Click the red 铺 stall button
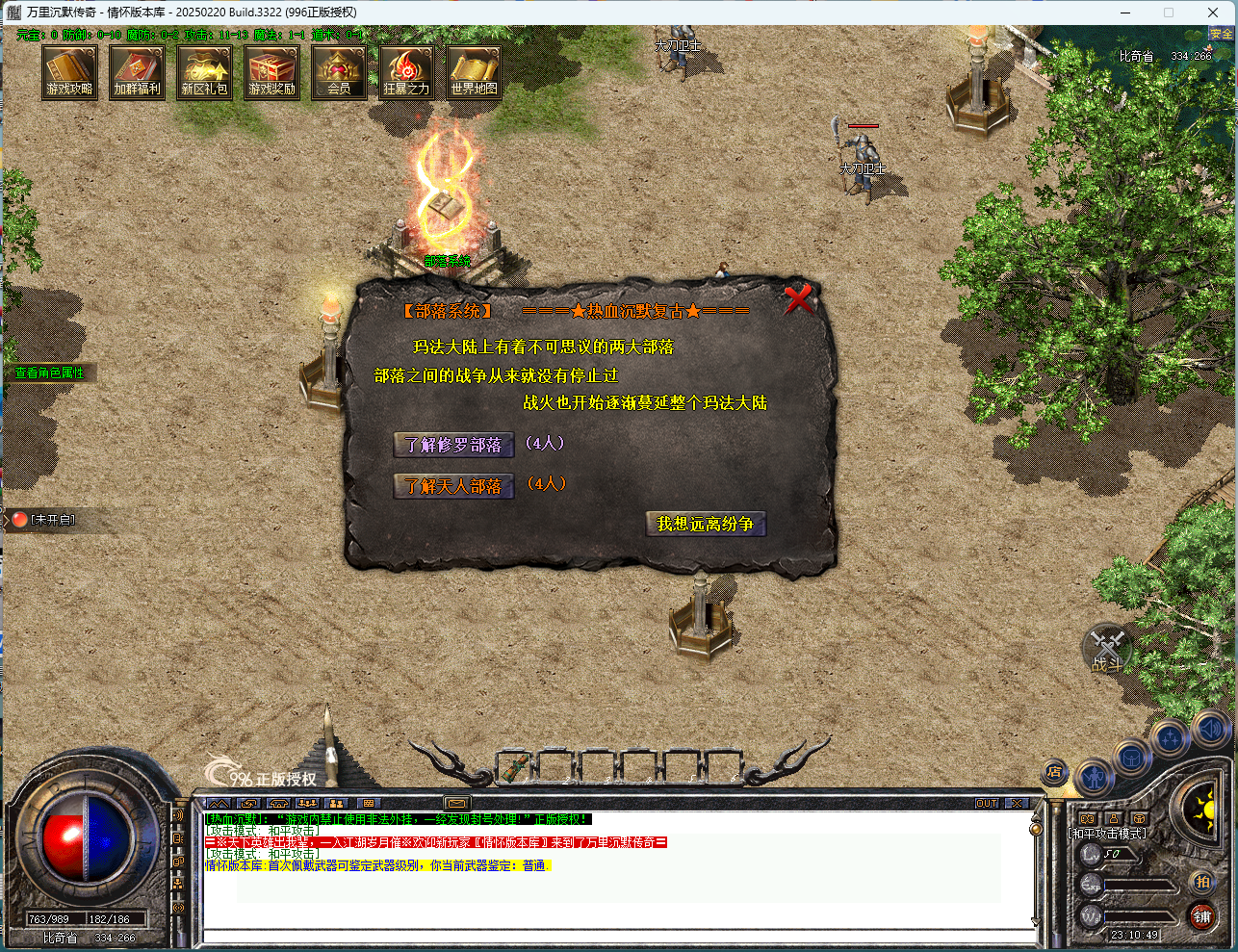This screenshot has width=1238, height=952. (x=1201, y=916)
